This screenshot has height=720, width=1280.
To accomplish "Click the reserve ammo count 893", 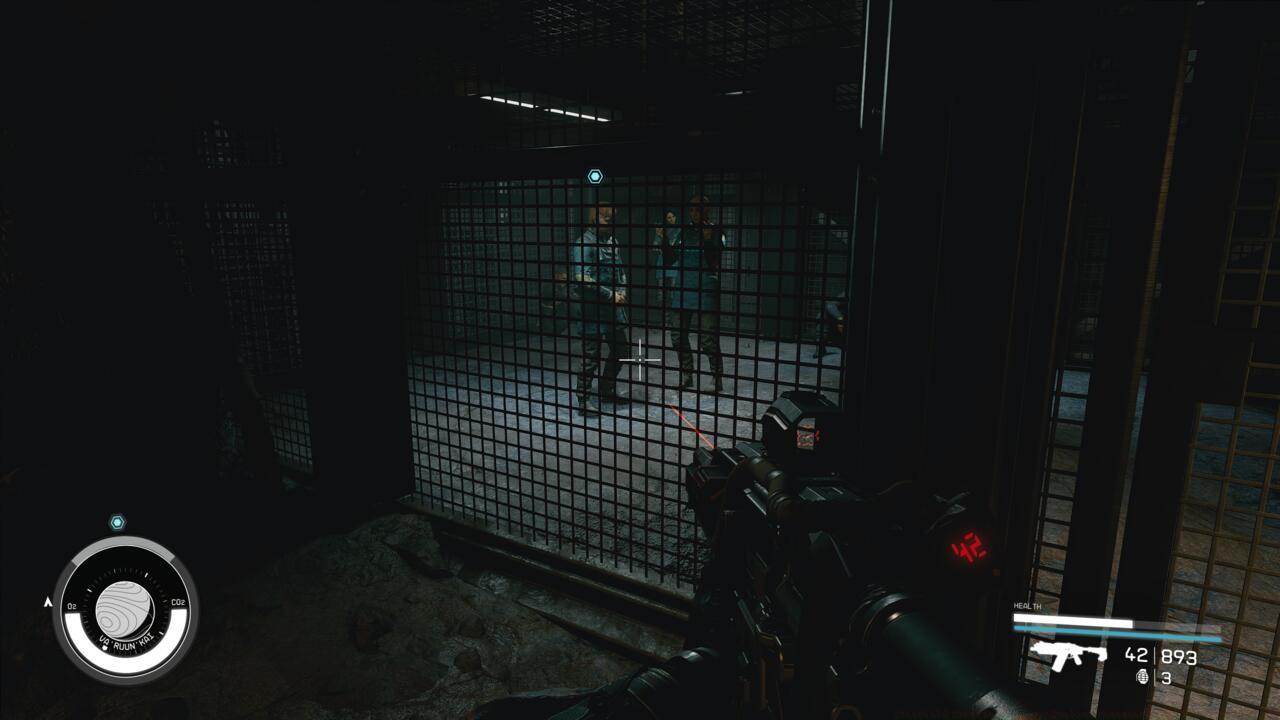I will (1179, 657).
